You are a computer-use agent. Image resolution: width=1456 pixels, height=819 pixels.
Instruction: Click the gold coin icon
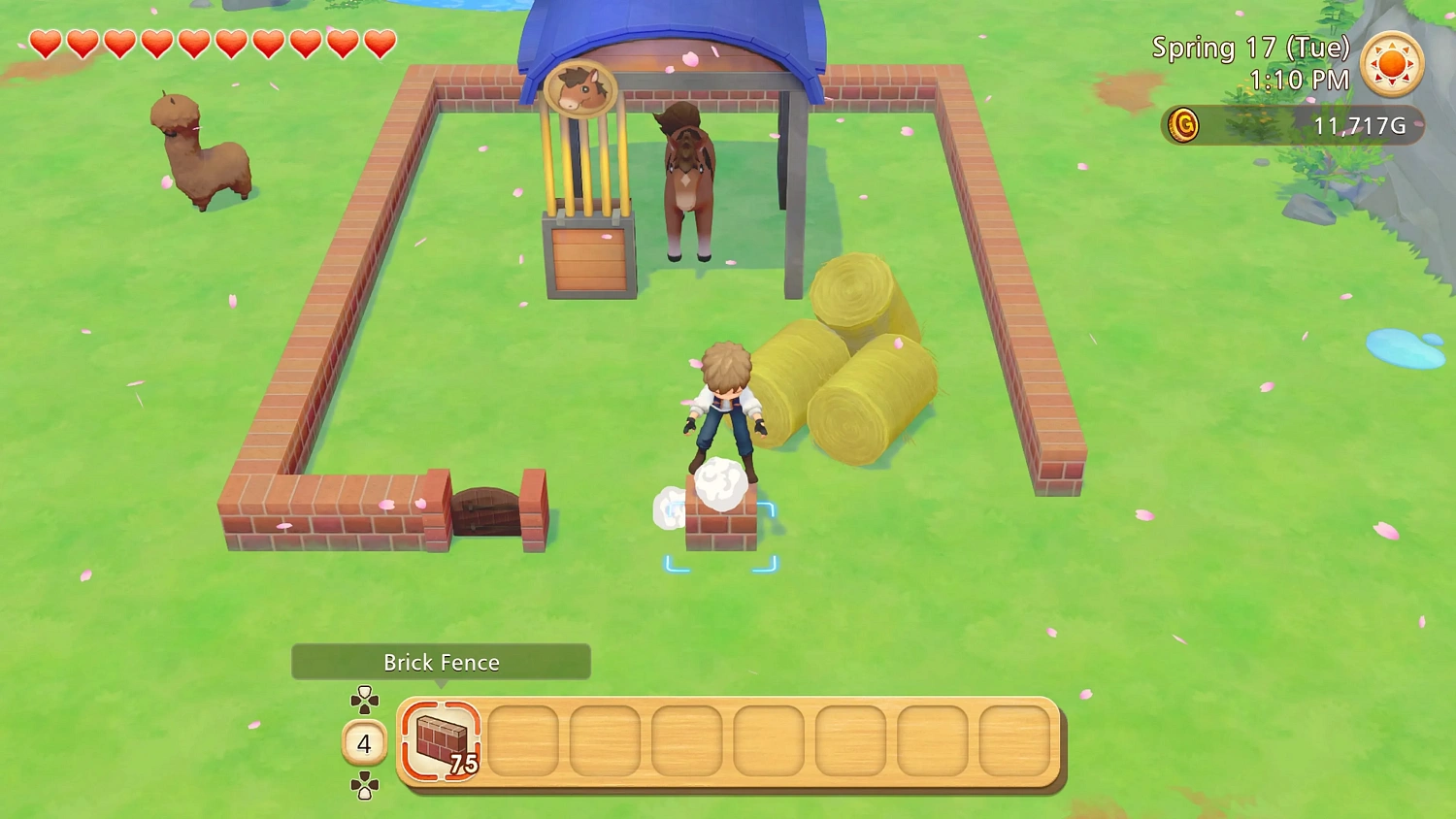(x=1184, y=125)
